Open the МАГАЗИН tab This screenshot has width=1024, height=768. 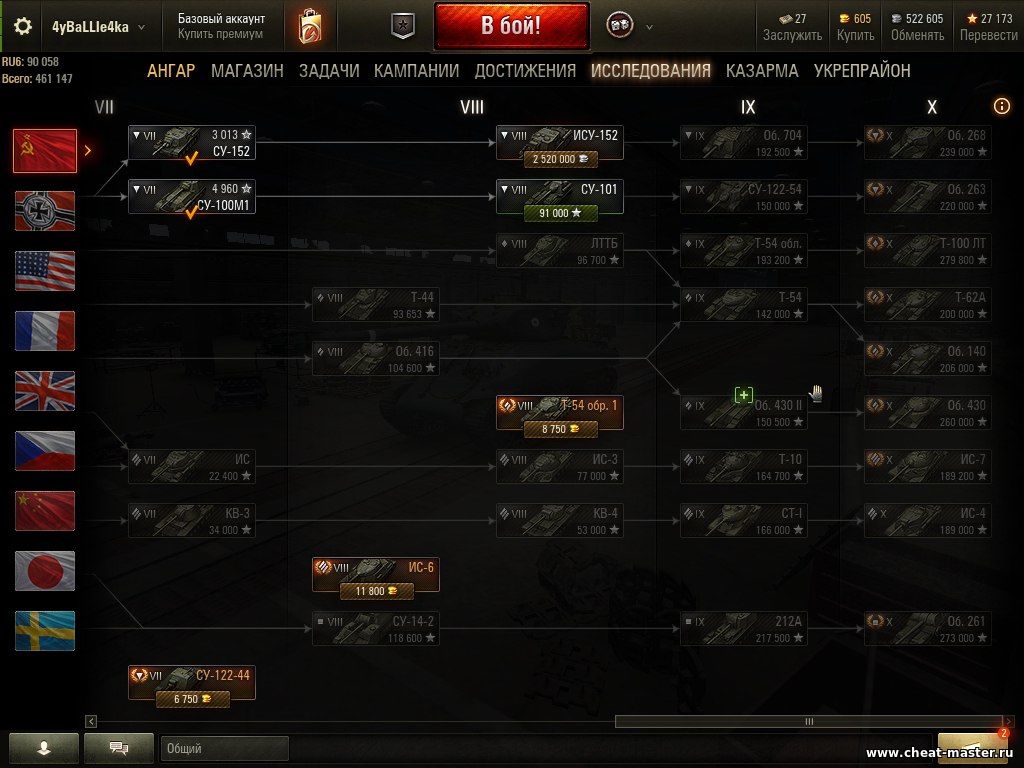pyautogui.click(x=247, y=71)
